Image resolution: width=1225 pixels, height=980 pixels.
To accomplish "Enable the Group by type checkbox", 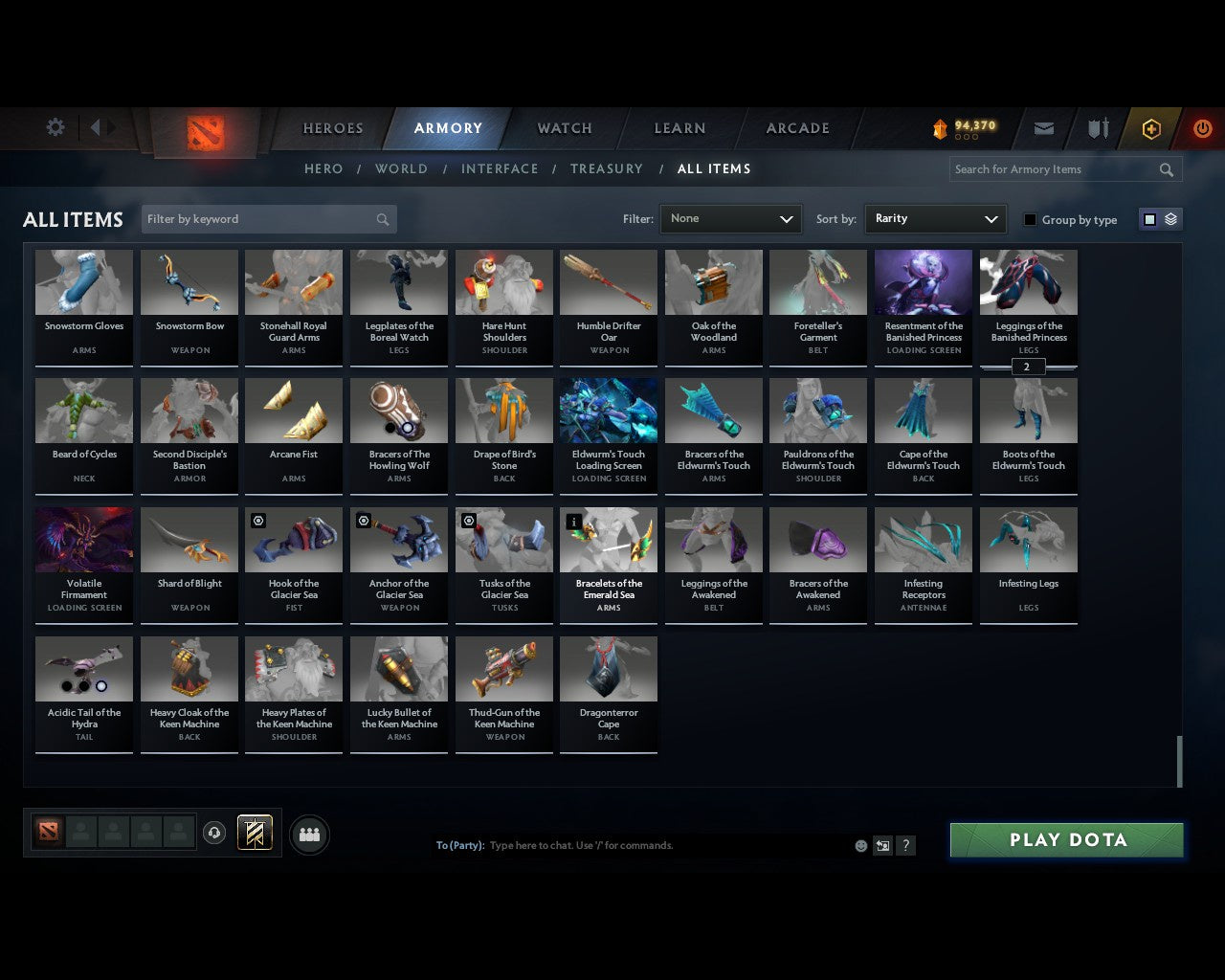I will click(1030, 219).
